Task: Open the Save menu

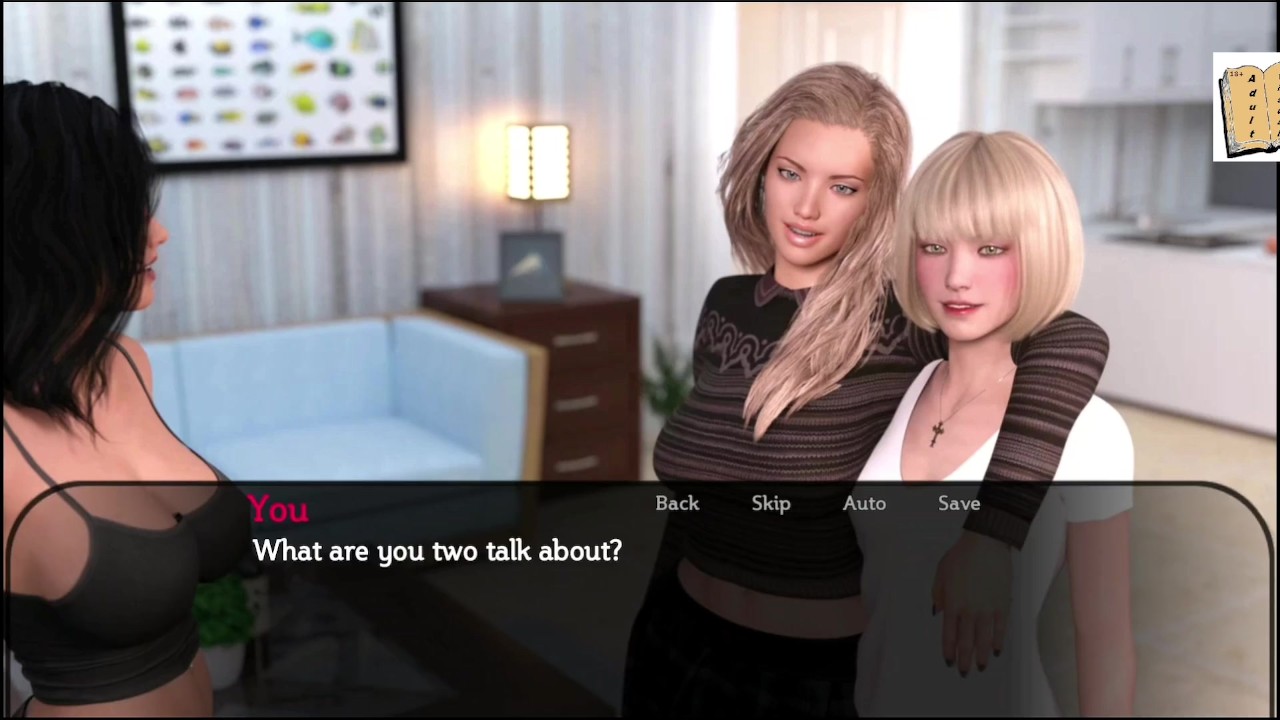Action: [959, 504]
